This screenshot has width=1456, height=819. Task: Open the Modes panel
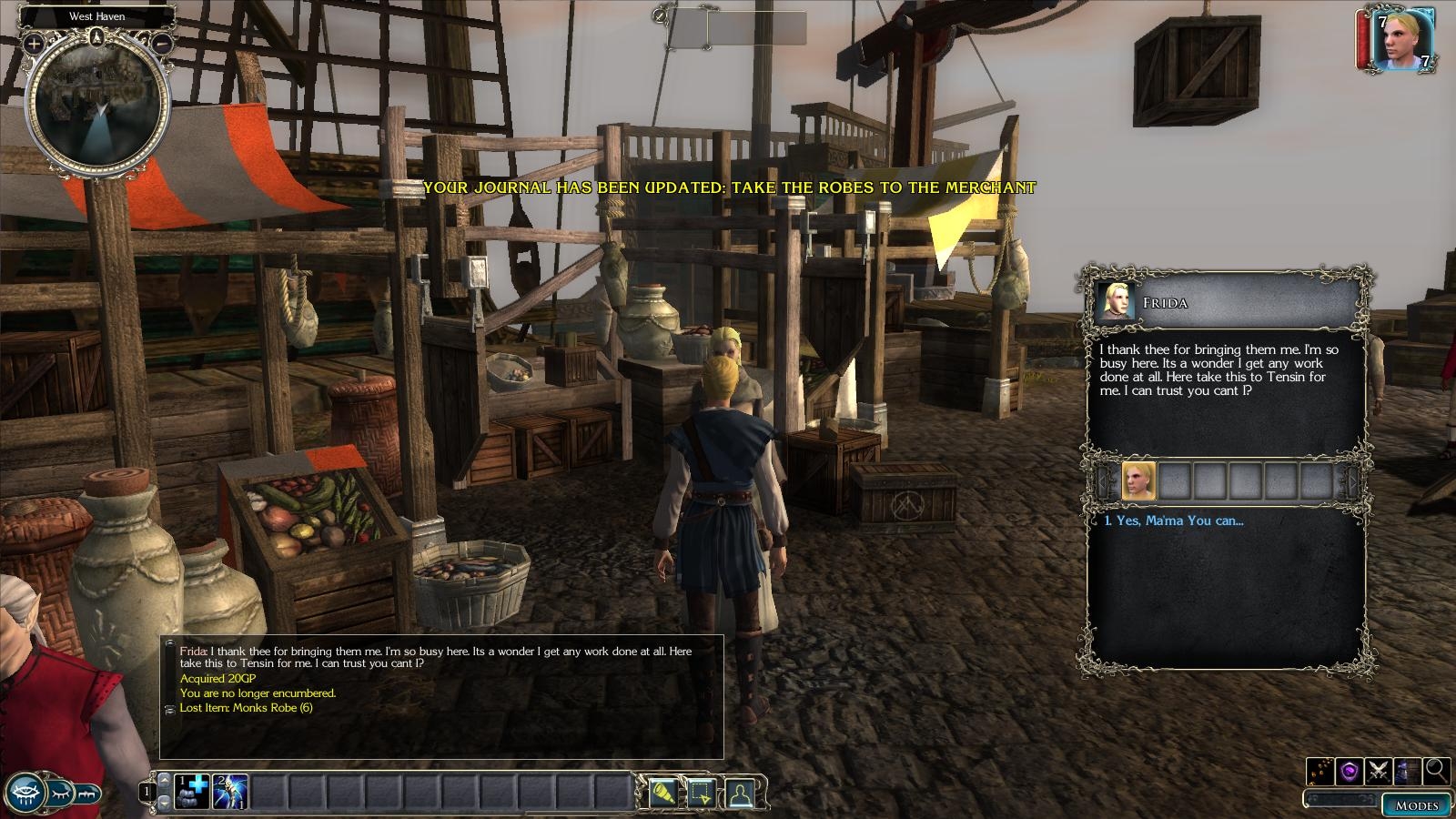1417,805
